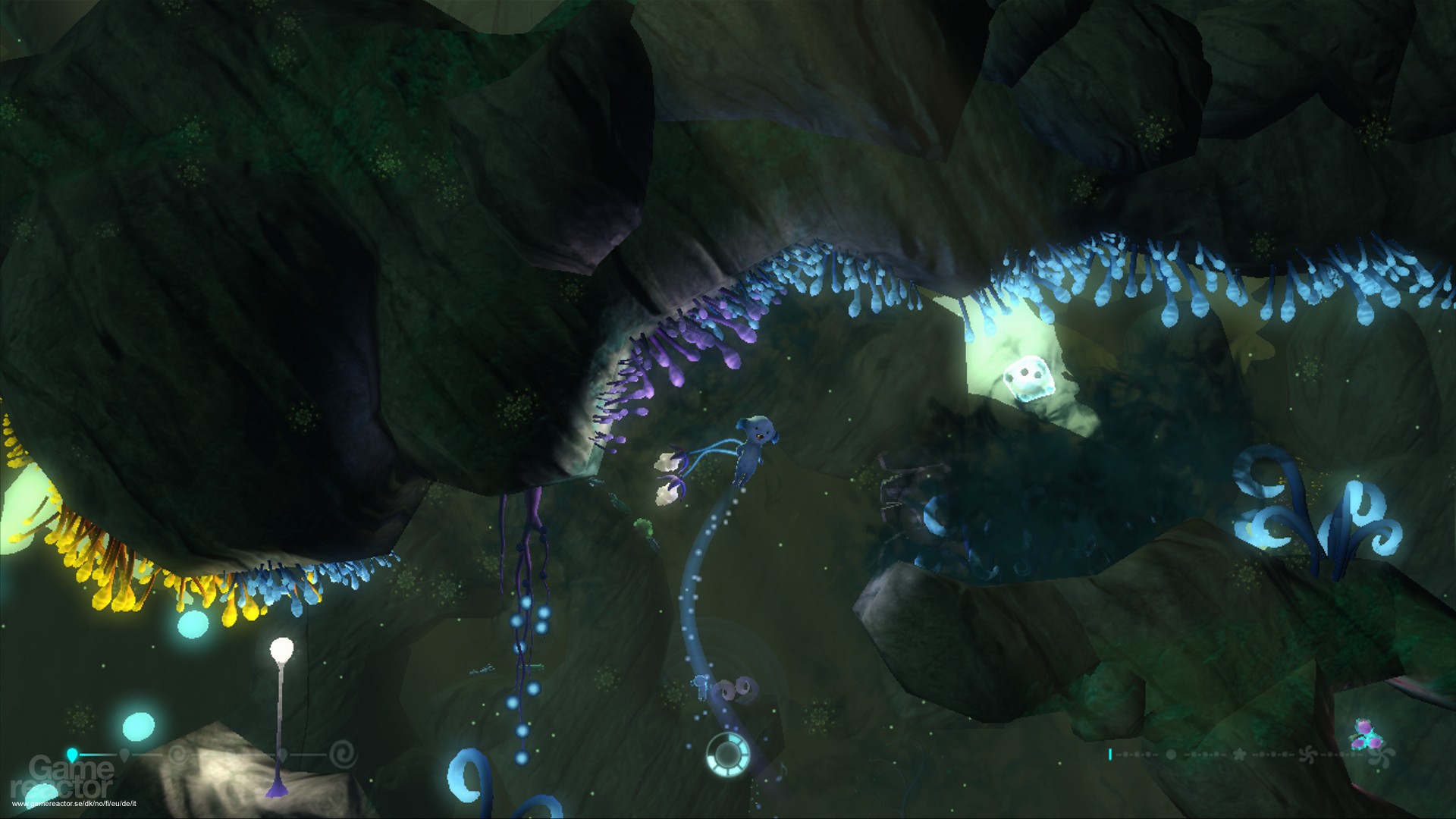Select the faded teardrop milestone on the progress bar
Image resolution: width=1456 pixels, height=819 pixels.
(124, 753)
